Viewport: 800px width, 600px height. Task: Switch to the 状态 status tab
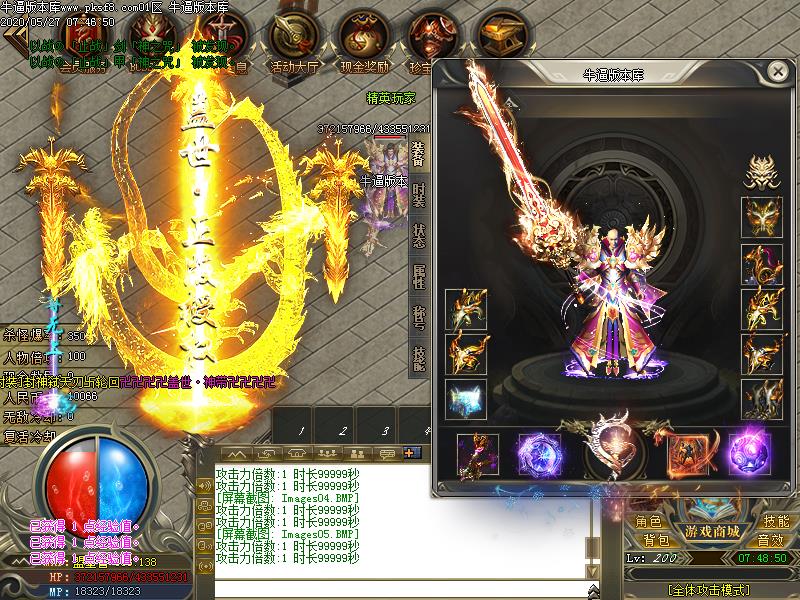tap(418, 234)
